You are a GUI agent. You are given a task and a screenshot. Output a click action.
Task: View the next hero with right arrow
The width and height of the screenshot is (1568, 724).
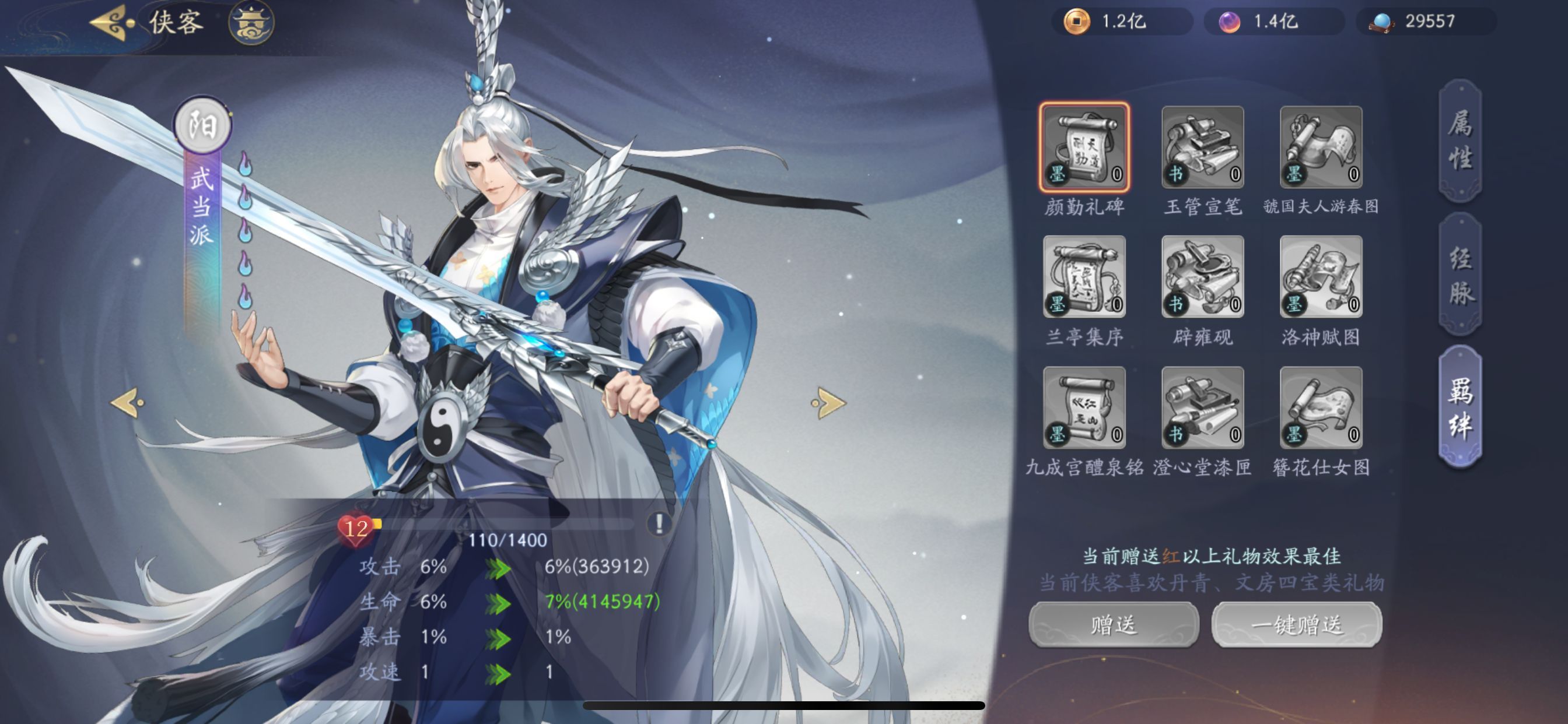click(828, 403)
